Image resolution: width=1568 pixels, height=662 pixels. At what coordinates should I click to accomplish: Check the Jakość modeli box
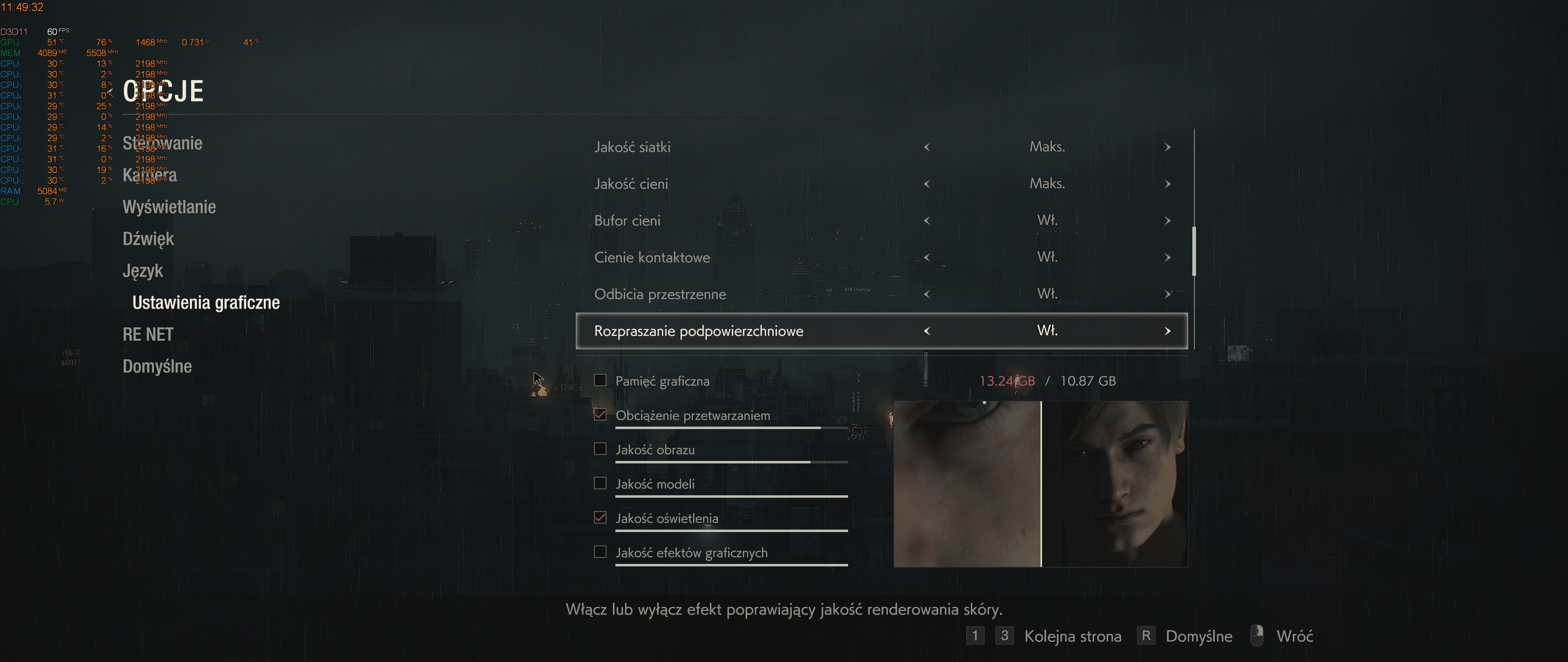[x=600, y=483]
